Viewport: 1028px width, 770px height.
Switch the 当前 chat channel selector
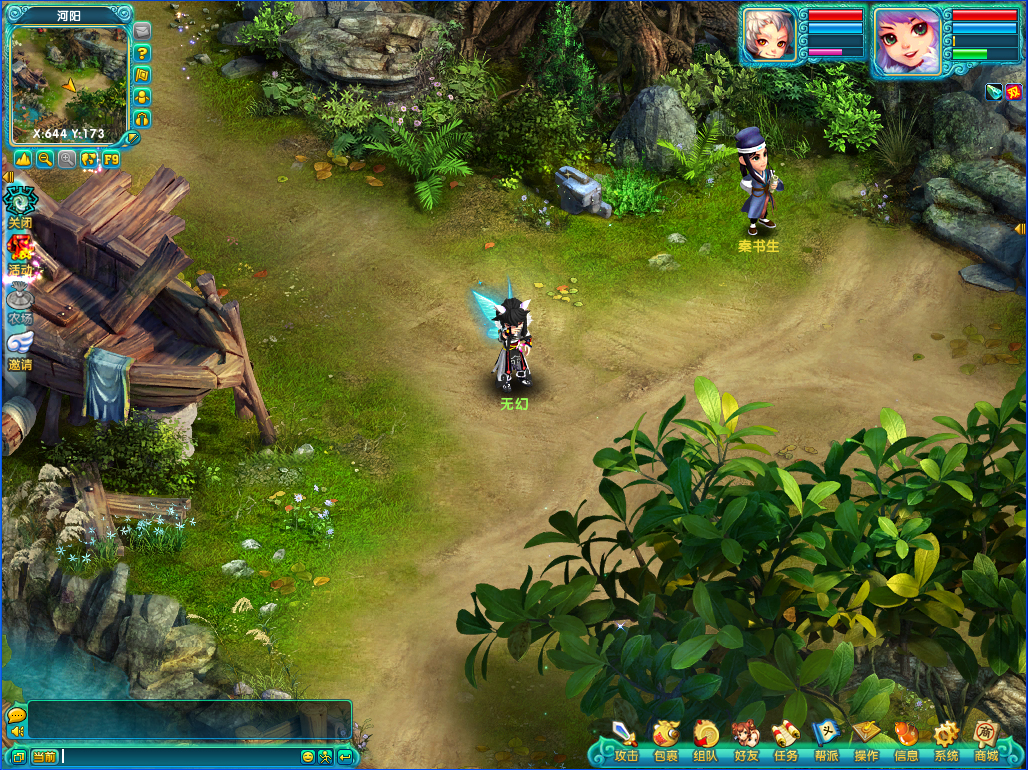44,757
